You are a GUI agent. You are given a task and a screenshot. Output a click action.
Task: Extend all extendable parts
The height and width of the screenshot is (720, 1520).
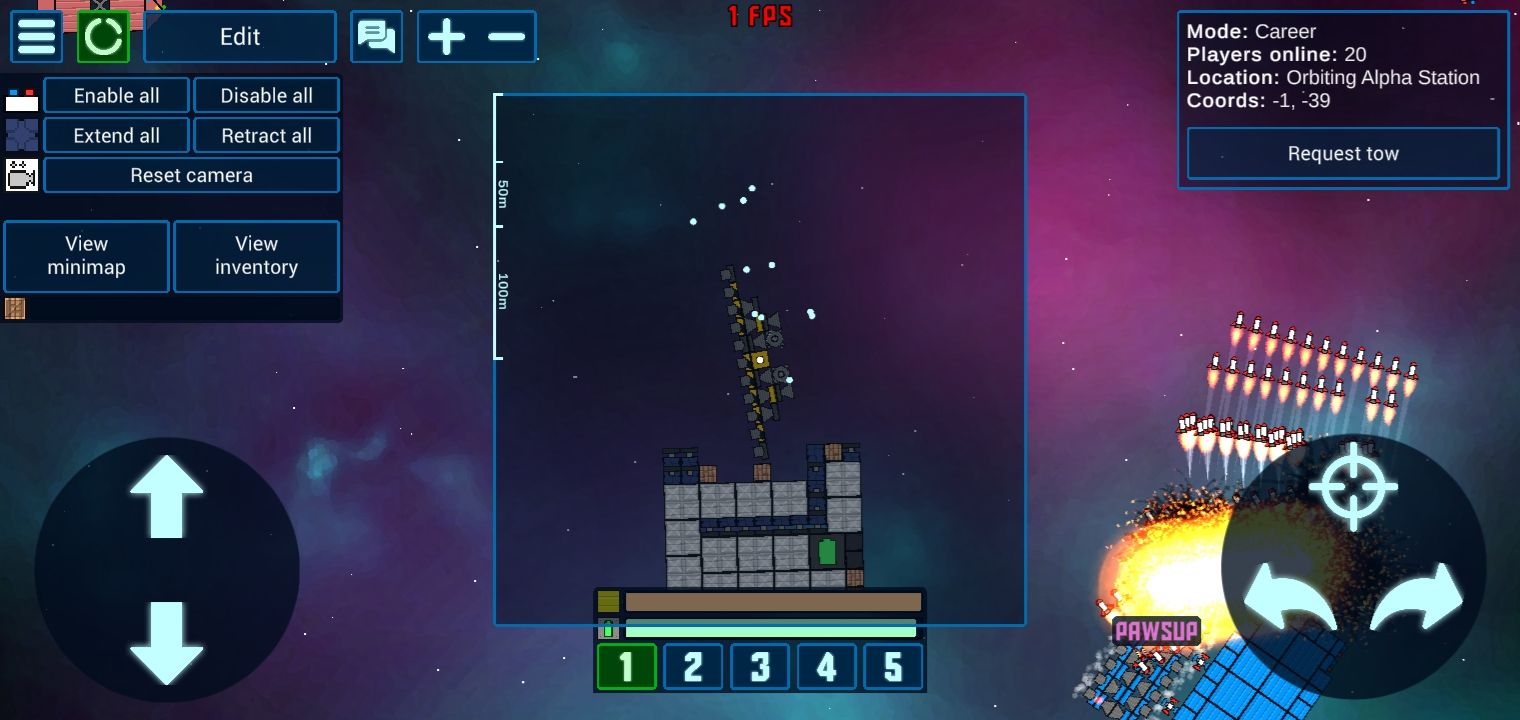pyautogui.click(x=117, y=136)
